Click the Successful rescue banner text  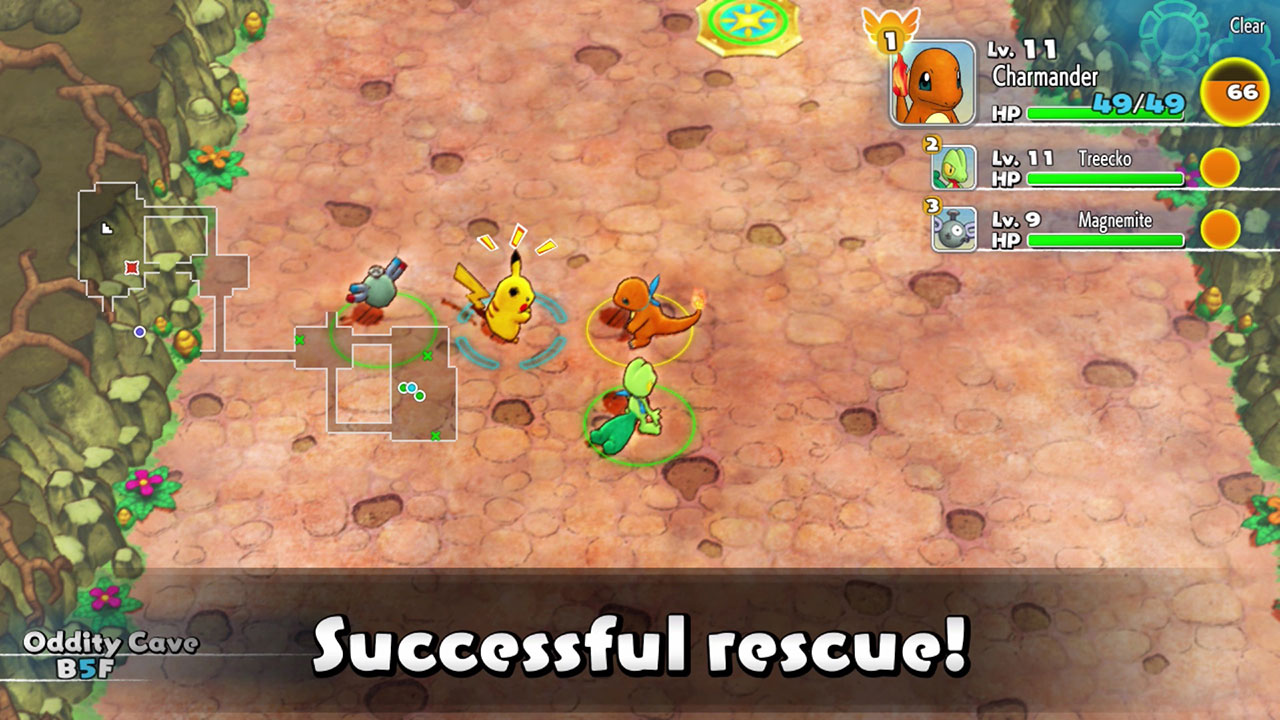coord(640,645)
